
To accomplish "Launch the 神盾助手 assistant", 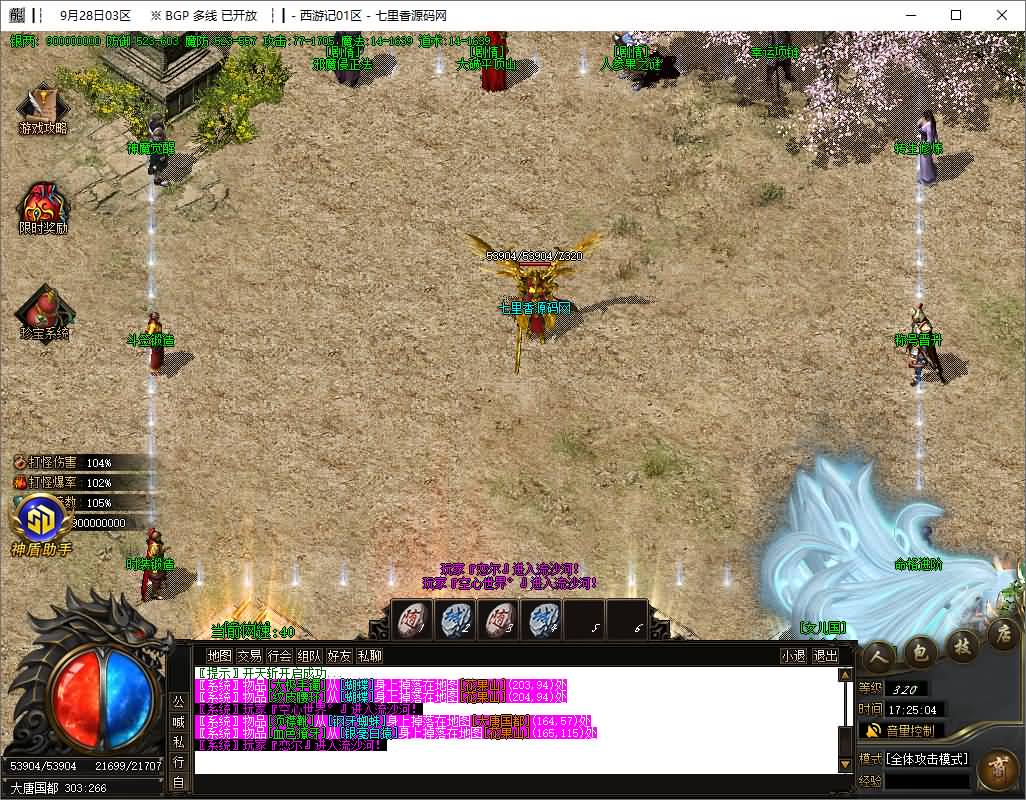I will 41,520.
